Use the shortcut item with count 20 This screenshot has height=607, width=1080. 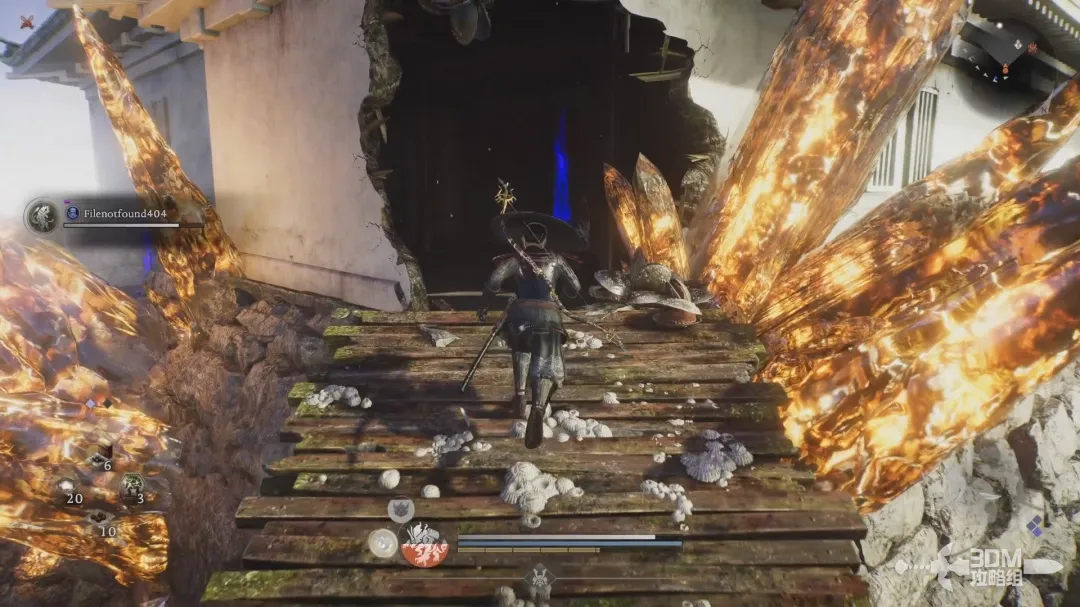[68, 487]
